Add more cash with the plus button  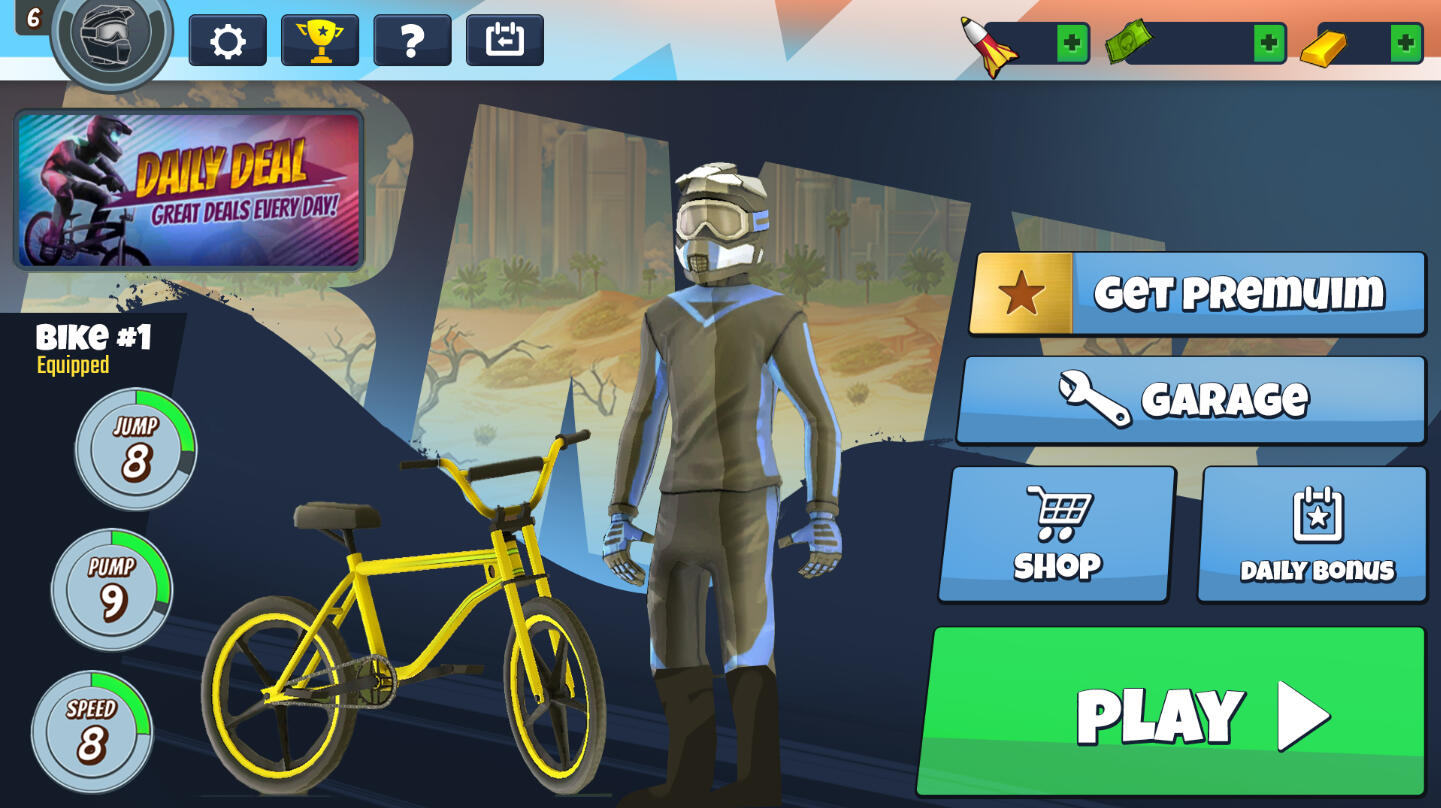coord(1269,43)
